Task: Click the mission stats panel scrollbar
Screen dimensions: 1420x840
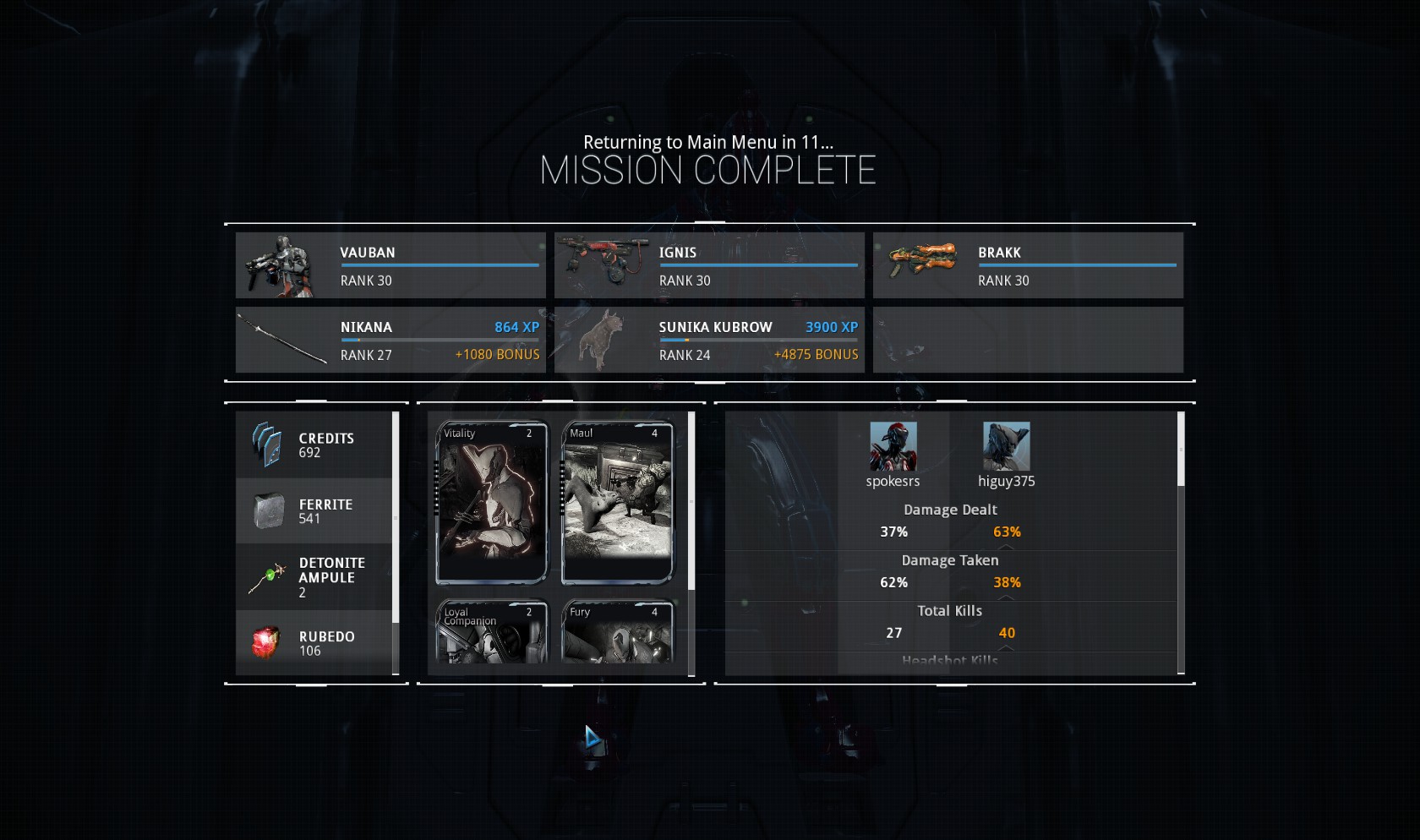Action: tap(1181, 450)
